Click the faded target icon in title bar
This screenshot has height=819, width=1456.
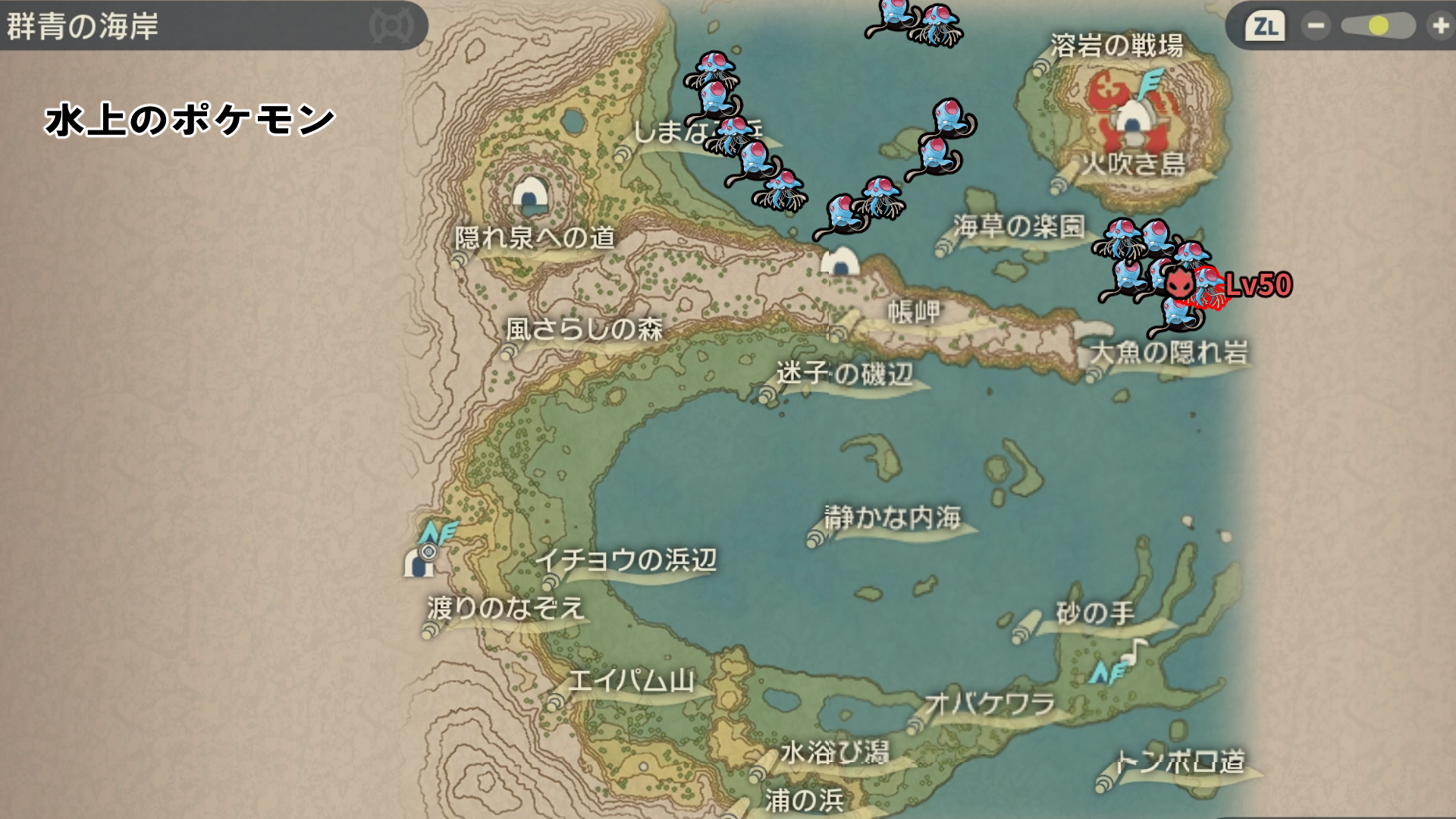(x=391, y=27)
